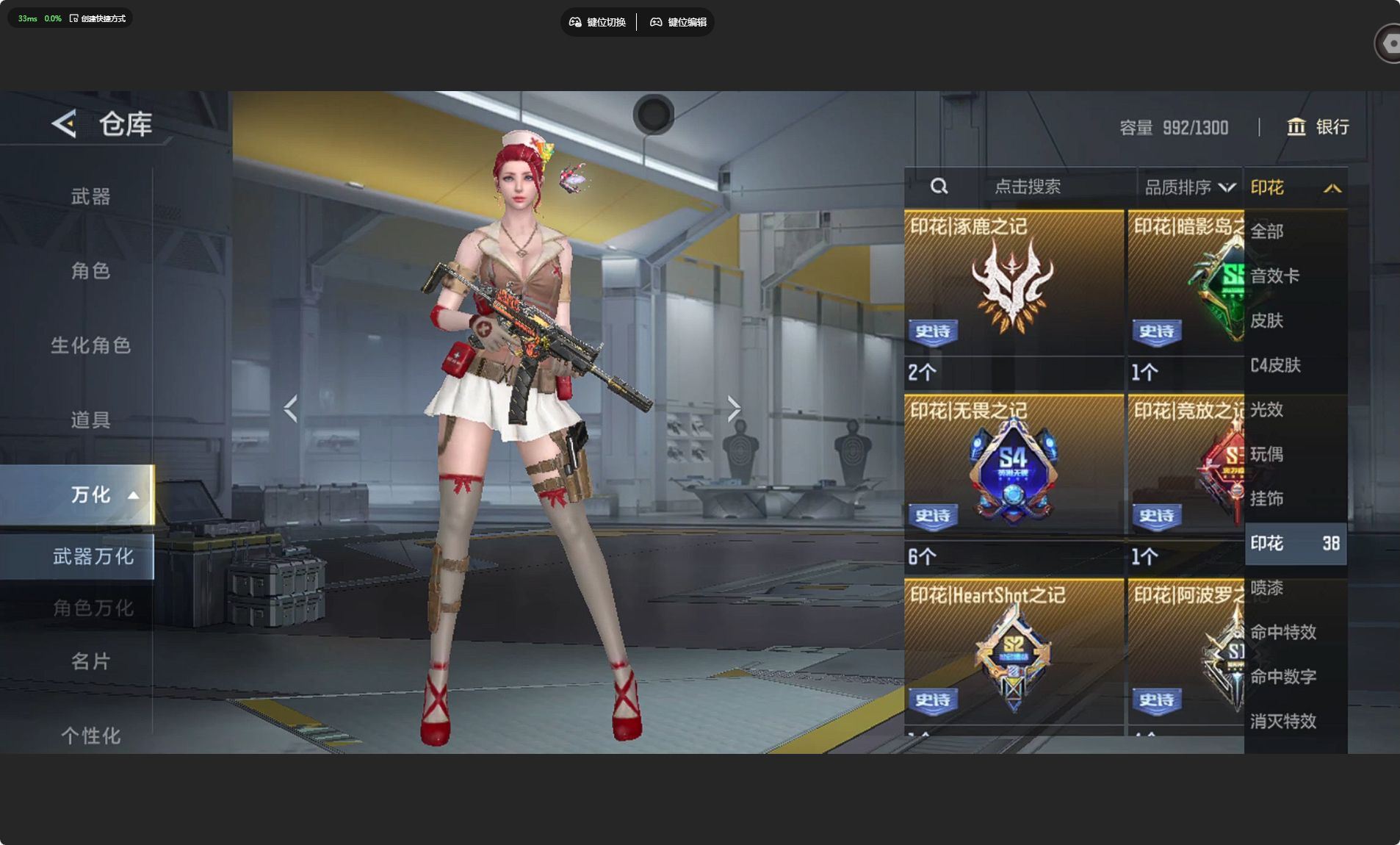The height and width of the screenshot is (845, 1400).
Task: Open the 道具 items category
Action: coord(90,420)
